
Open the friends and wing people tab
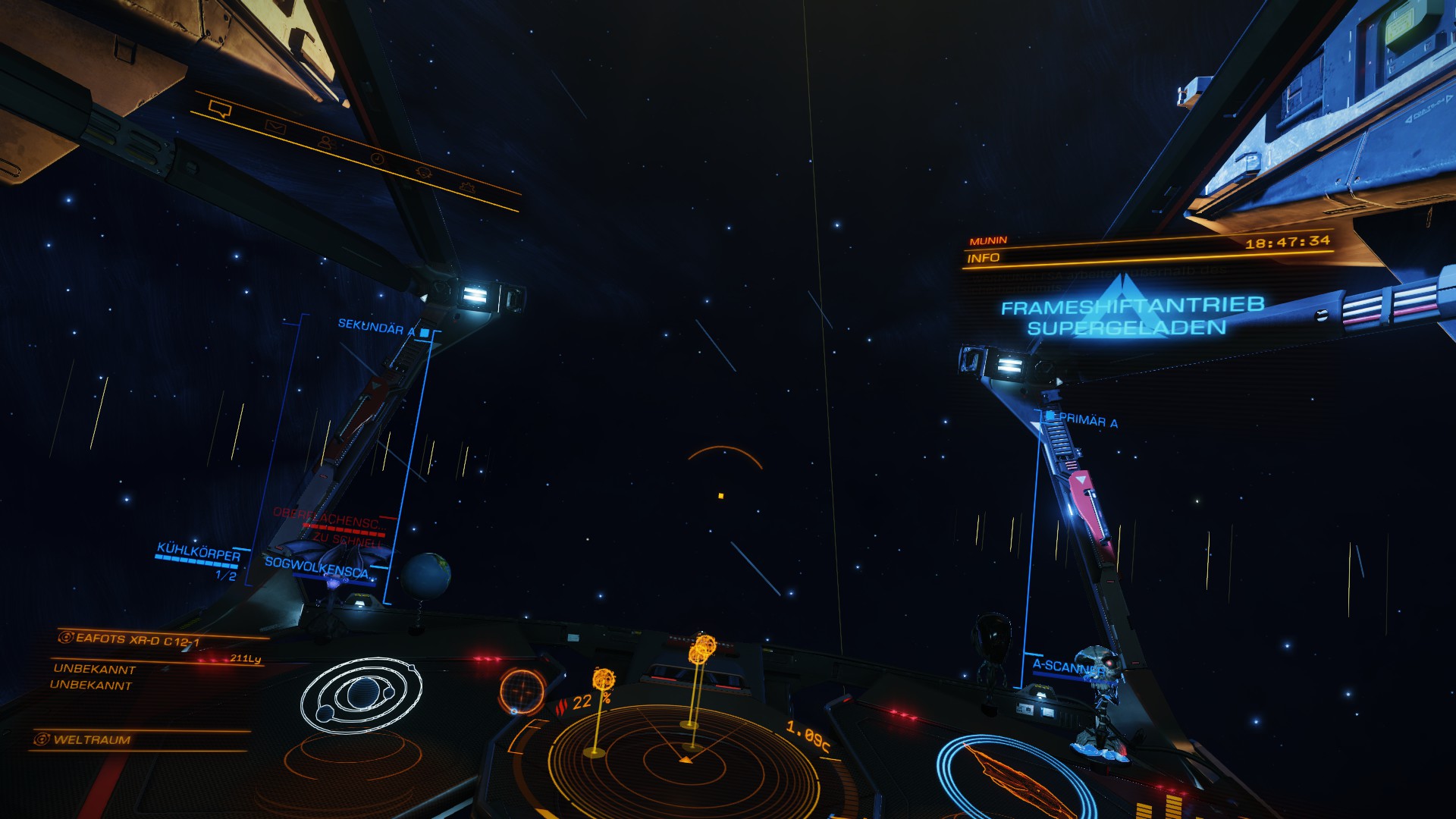pos(326,143)
